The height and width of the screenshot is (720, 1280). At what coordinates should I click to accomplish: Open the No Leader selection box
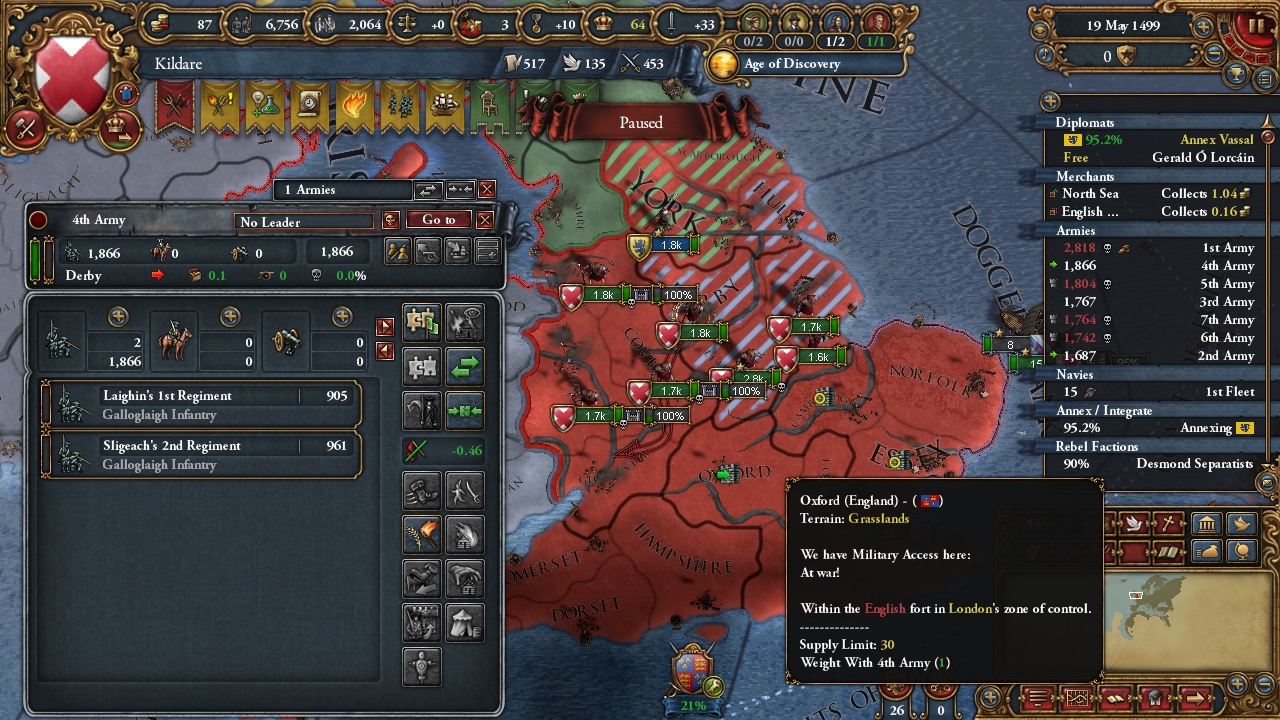[303, 221]
